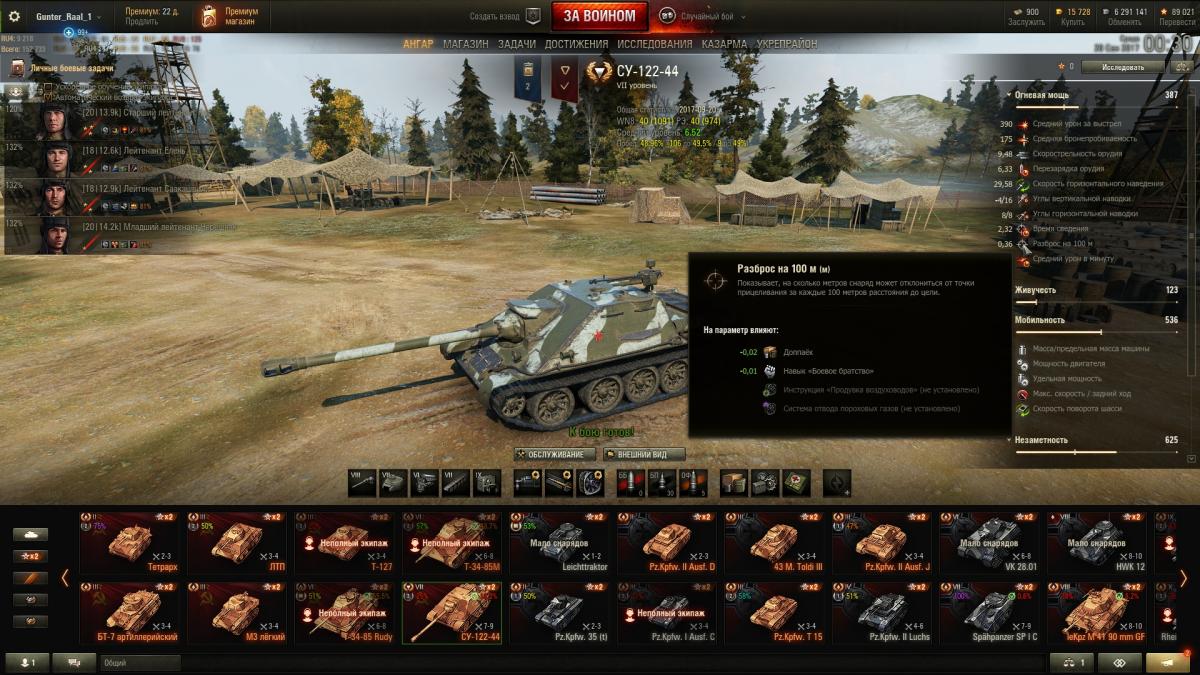Go to the ДОСТИЖЕНИЯ tab
The width and height of the screenshot is (1200, 675).
coord(576,44)
